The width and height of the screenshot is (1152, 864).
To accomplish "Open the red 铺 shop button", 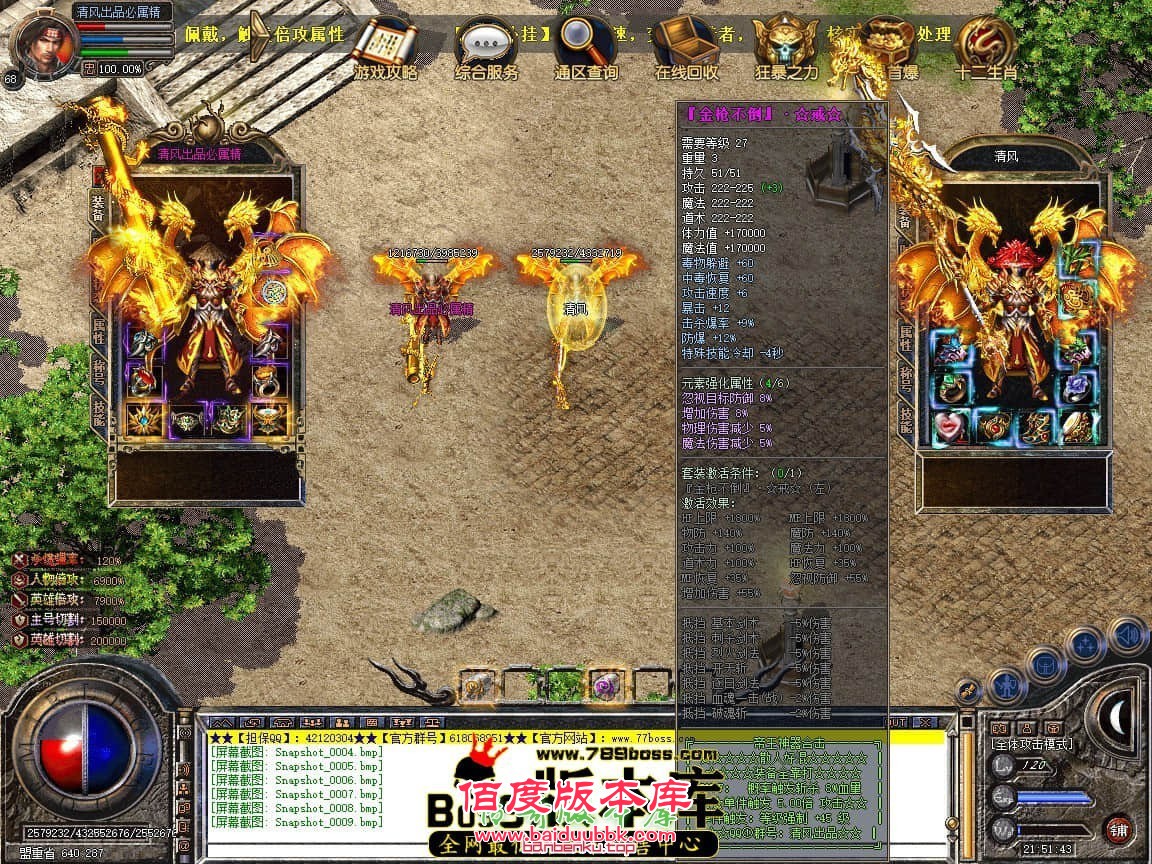I will pyautogui.click(x=1118, y=829).
